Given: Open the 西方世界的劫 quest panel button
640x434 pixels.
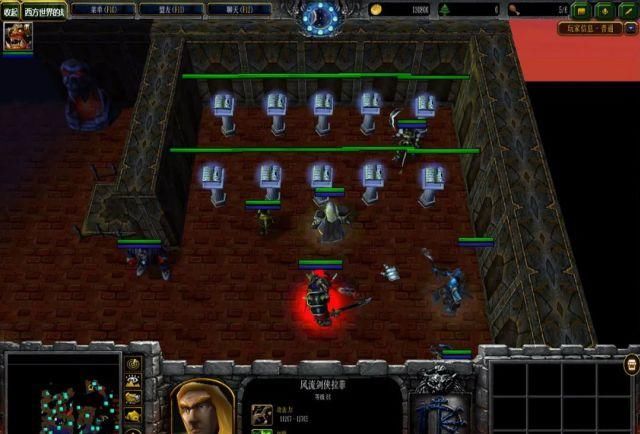Looking at the screenshot, I should point(44,11).
